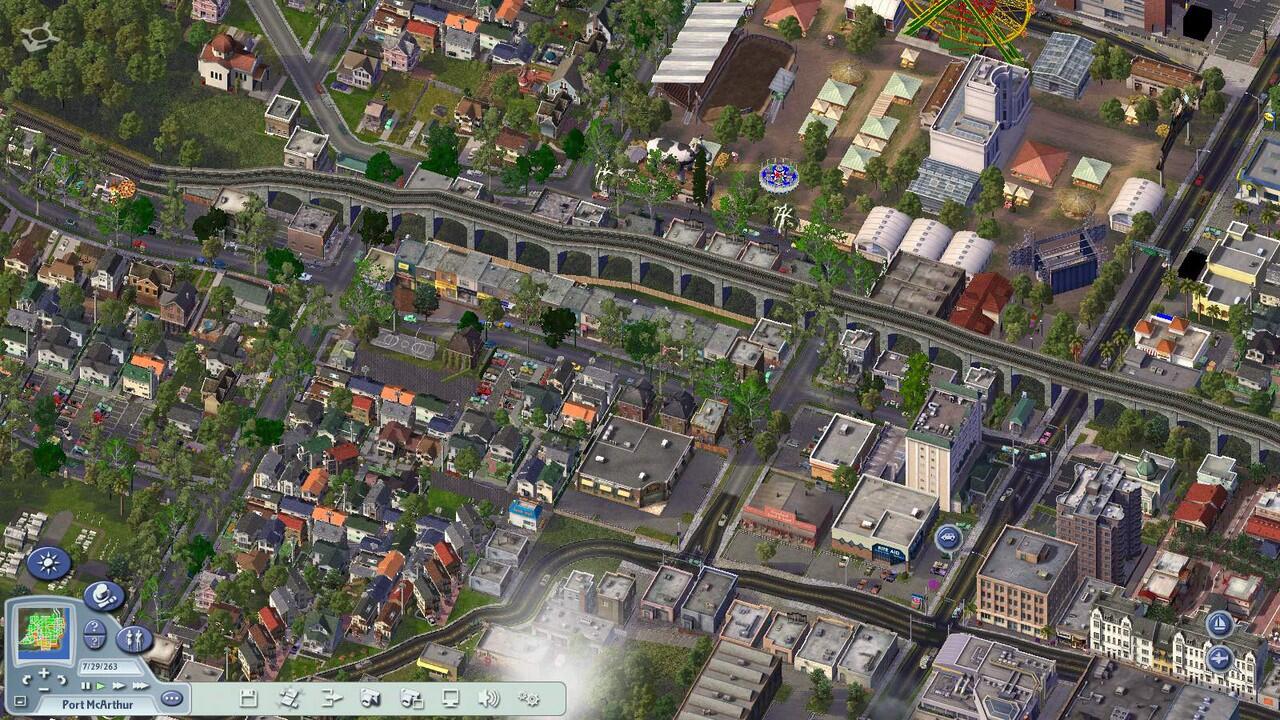Pause the simulation

click(x=85, y=686)
